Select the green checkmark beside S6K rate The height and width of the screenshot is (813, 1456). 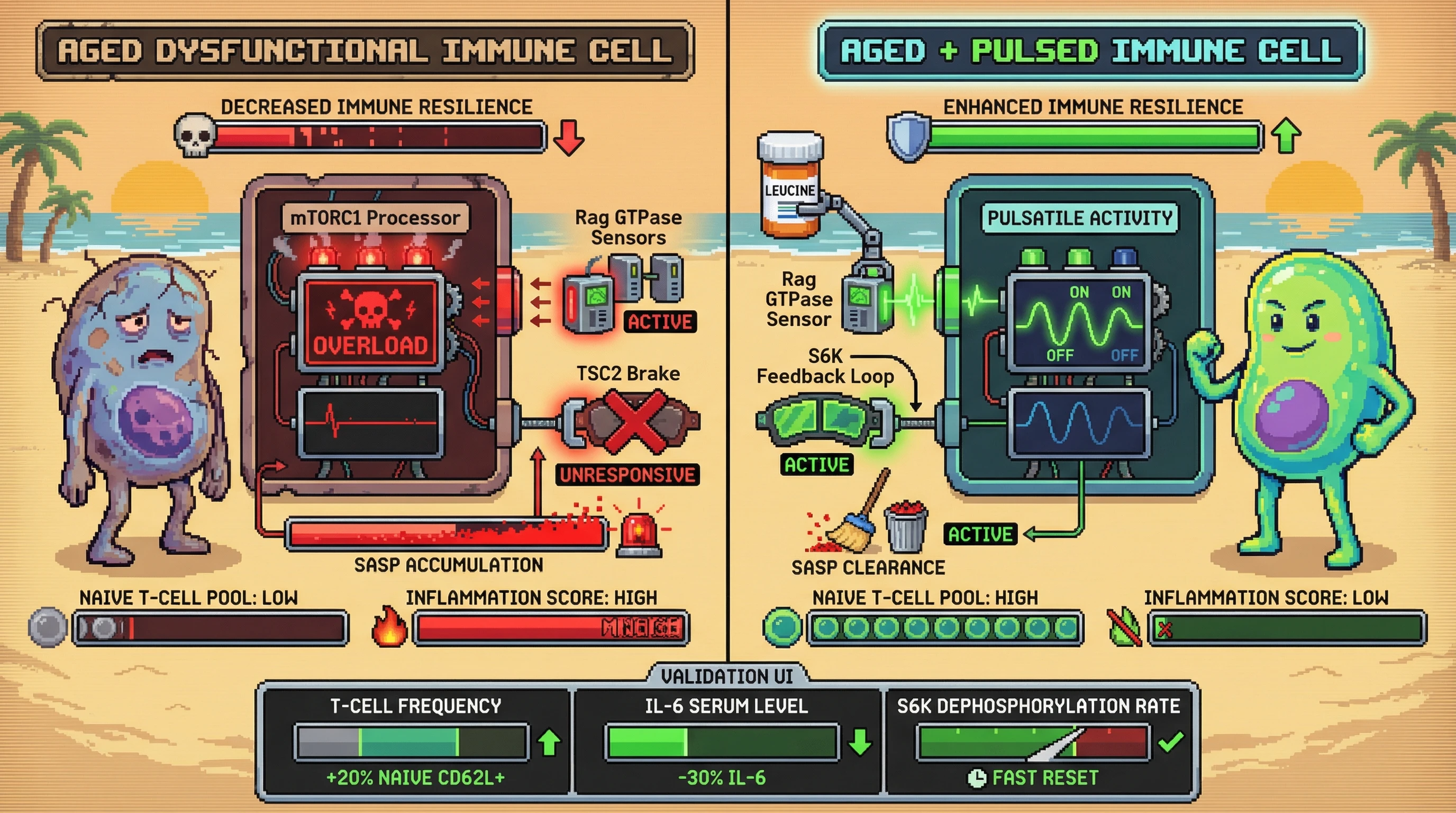pyautogui.click(x=1170, y=741)
